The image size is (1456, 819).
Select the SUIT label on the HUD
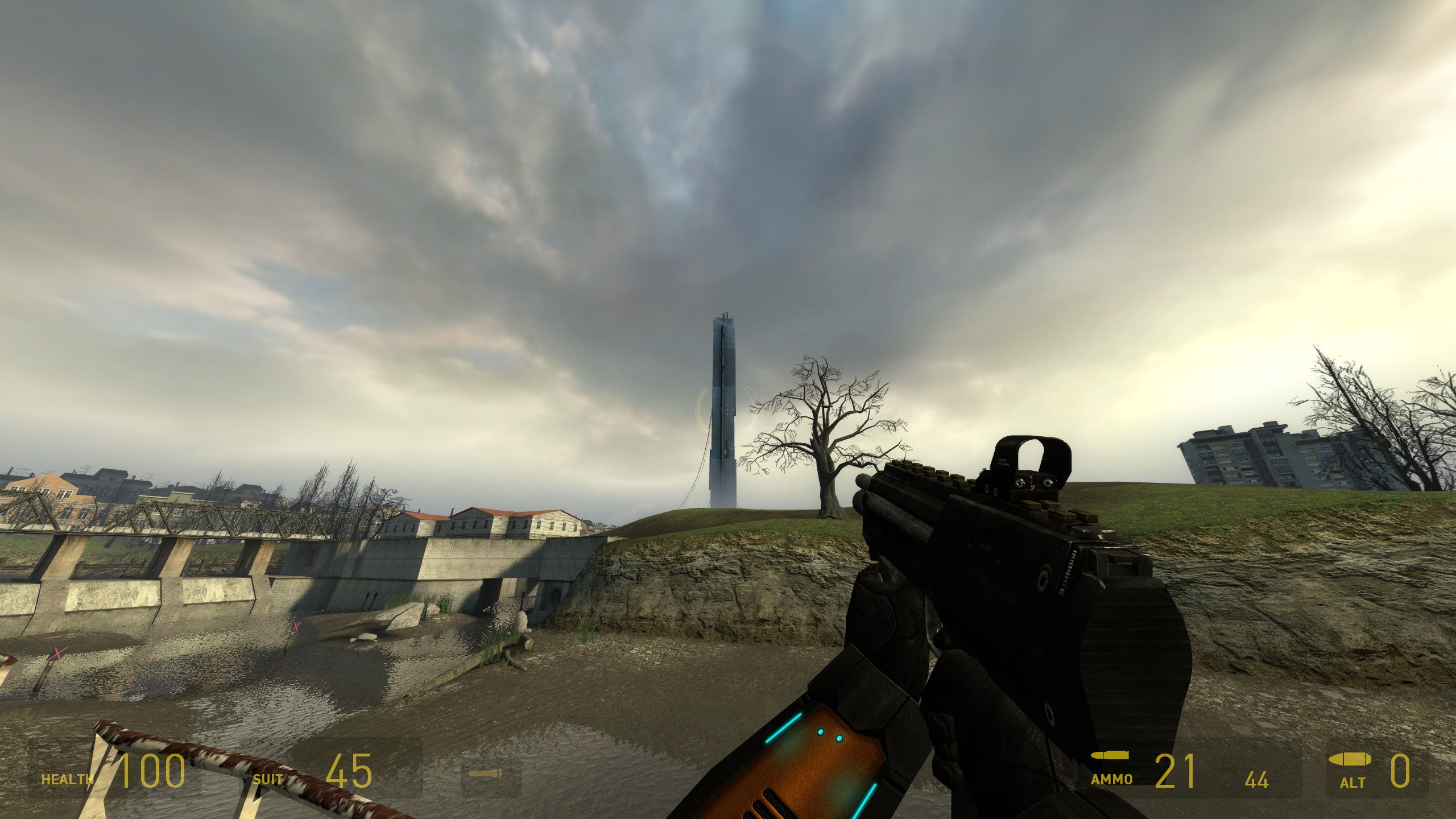pos(267,779)
